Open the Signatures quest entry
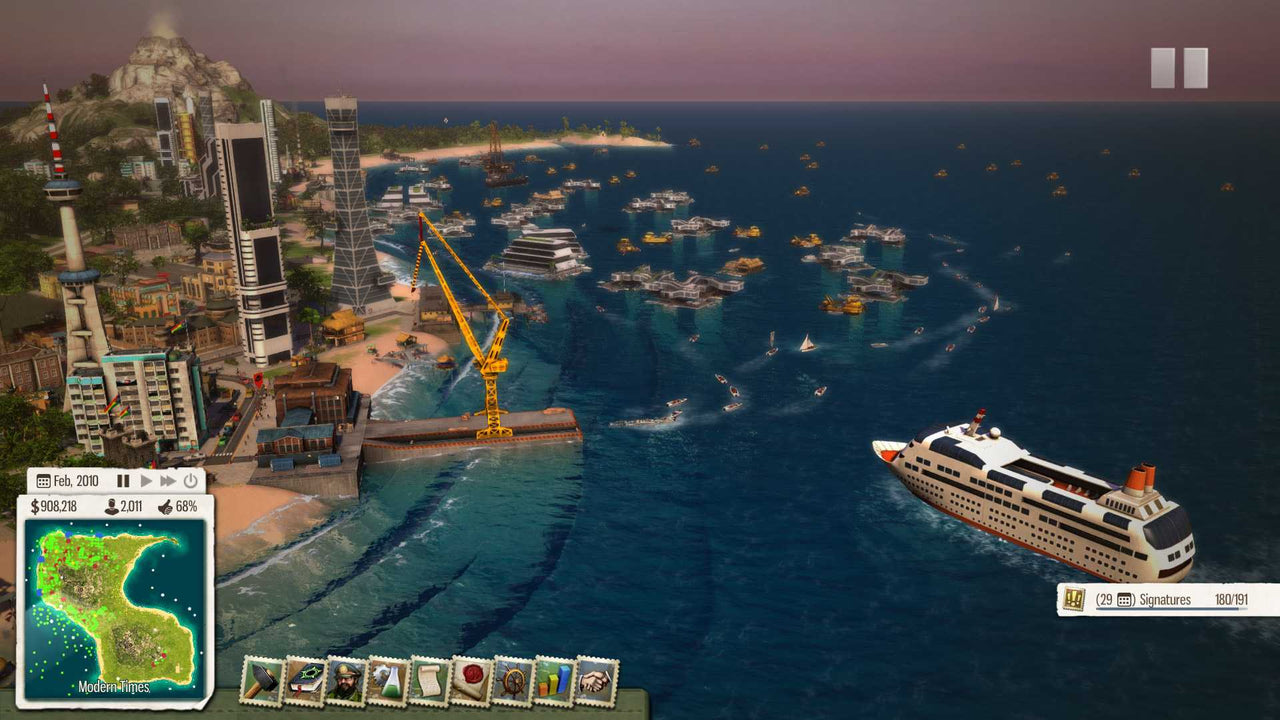Viewport: 1280px width, 720px height. pyautogui.click(x=1165, y=598)
